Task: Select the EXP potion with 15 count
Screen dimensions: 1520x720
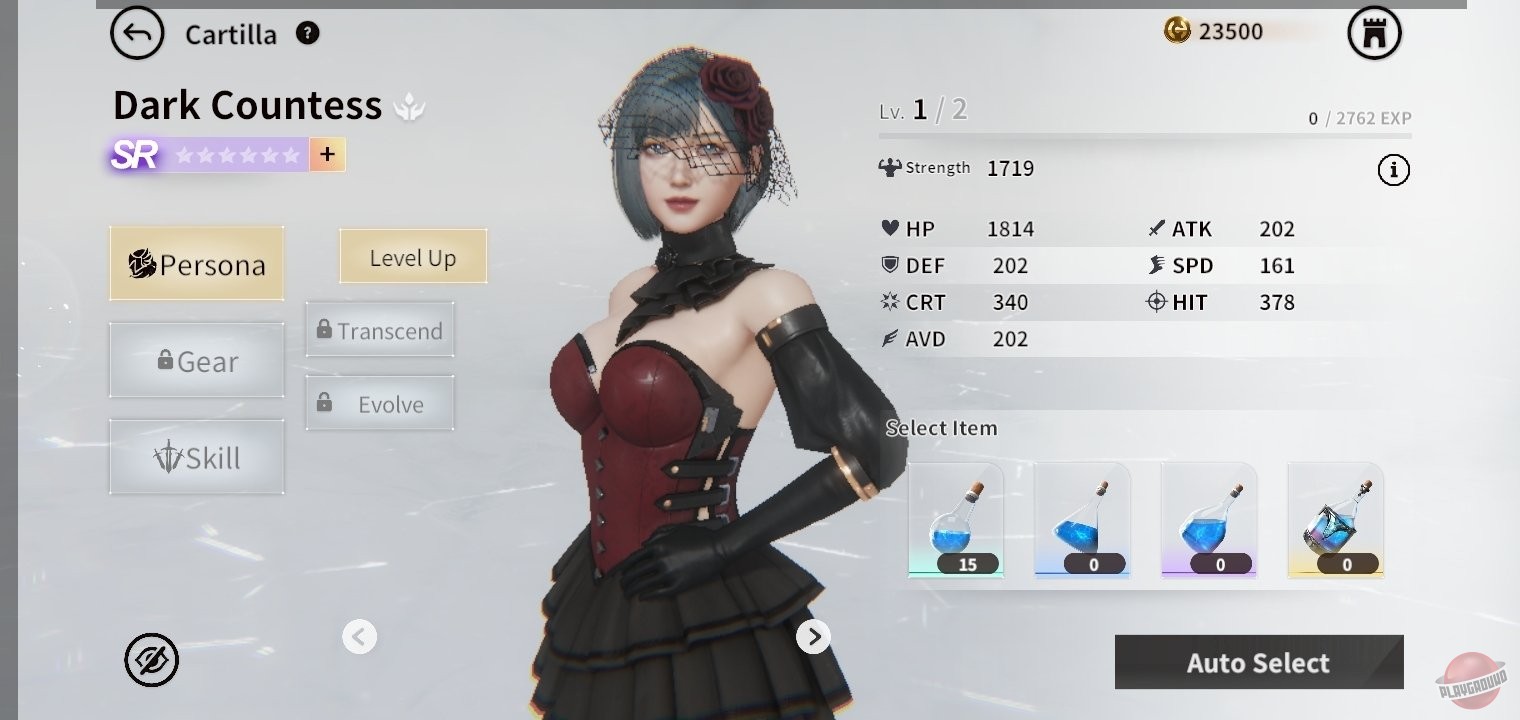Action: pyautogui.click(x=956, y=520)
